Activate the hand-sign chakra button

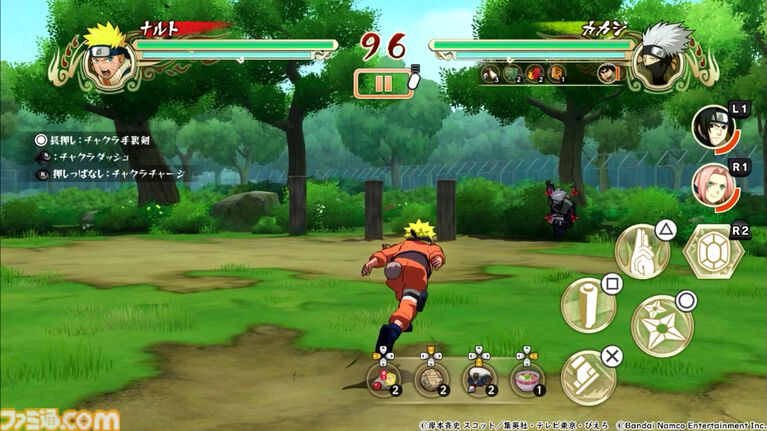click(641, 251)
